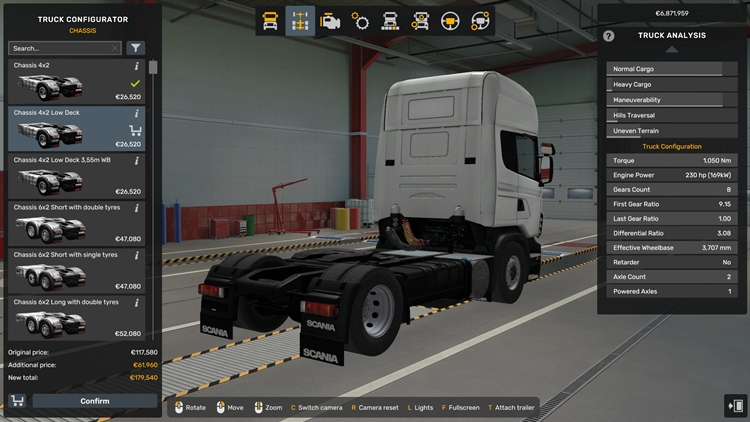Pick Chassis 6x2 Short with double tyres

[x=77, y=222]
